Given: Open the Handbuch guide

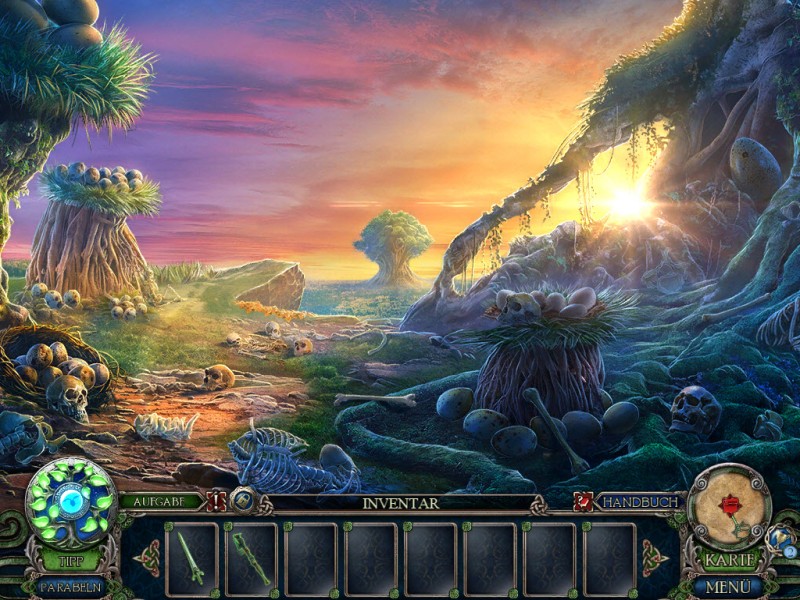Looking at the screenshot, I should coord(638,502).
